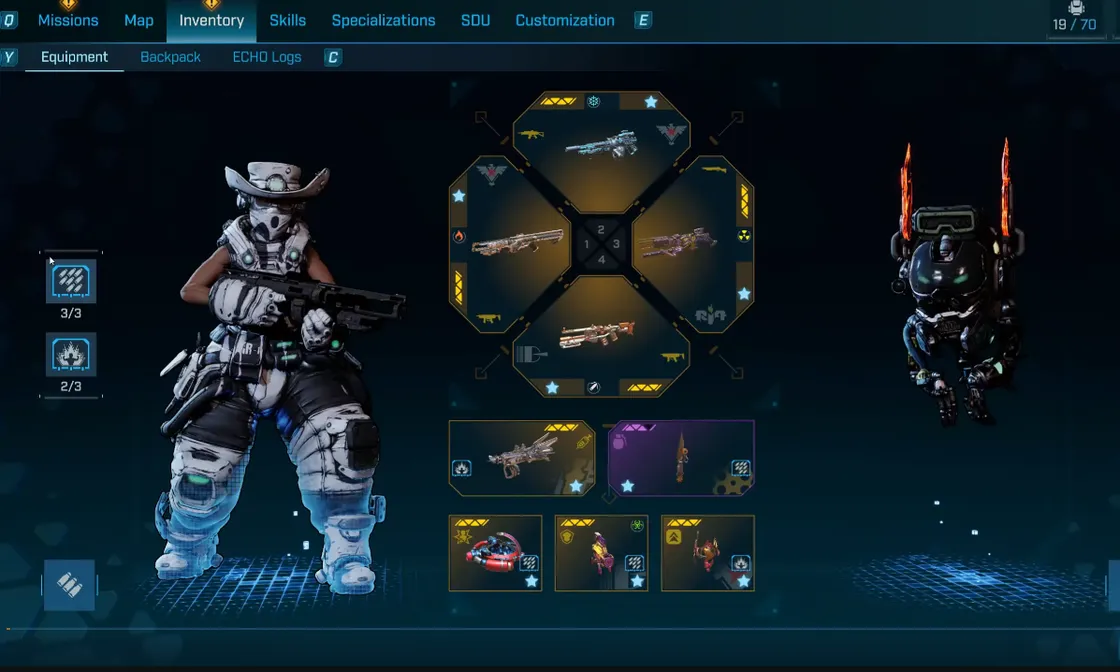This screenshot has height=672, width=1120.
Task: Click the blue ammo icon showing 3/3
Action: pyautogui.click(x=71, y=282)
